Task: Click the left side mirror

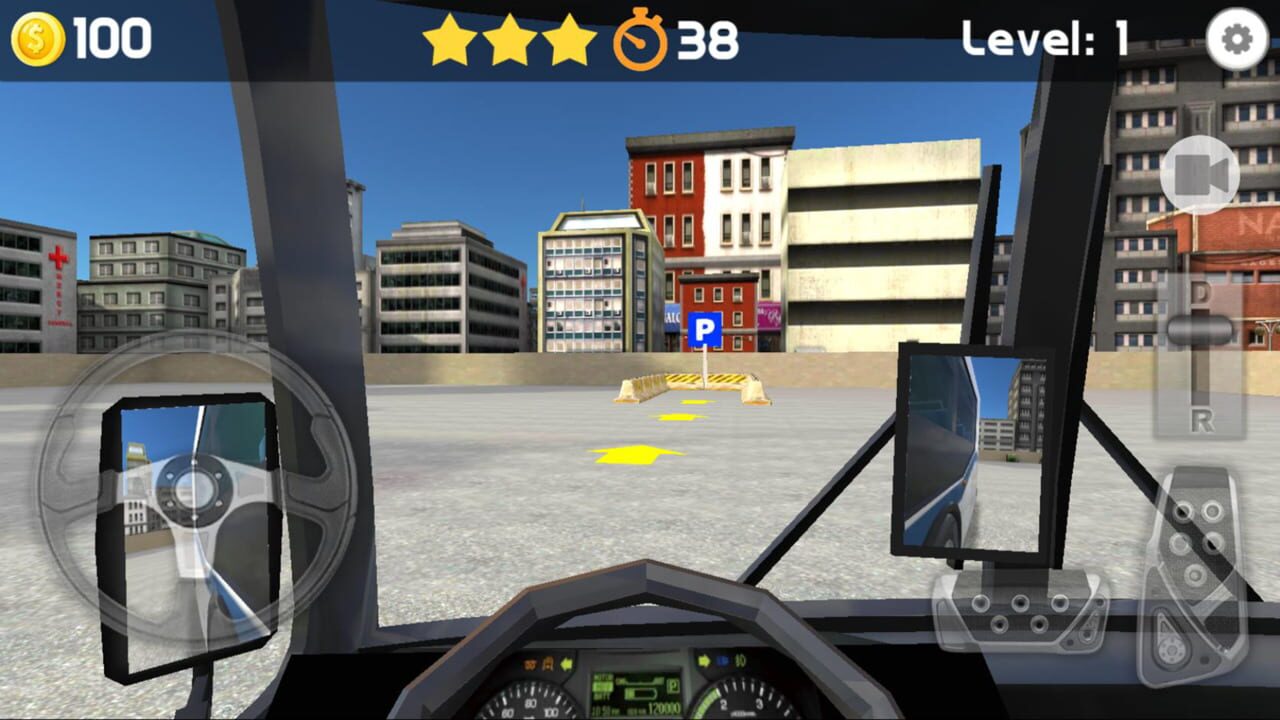Action: [190, 530]
